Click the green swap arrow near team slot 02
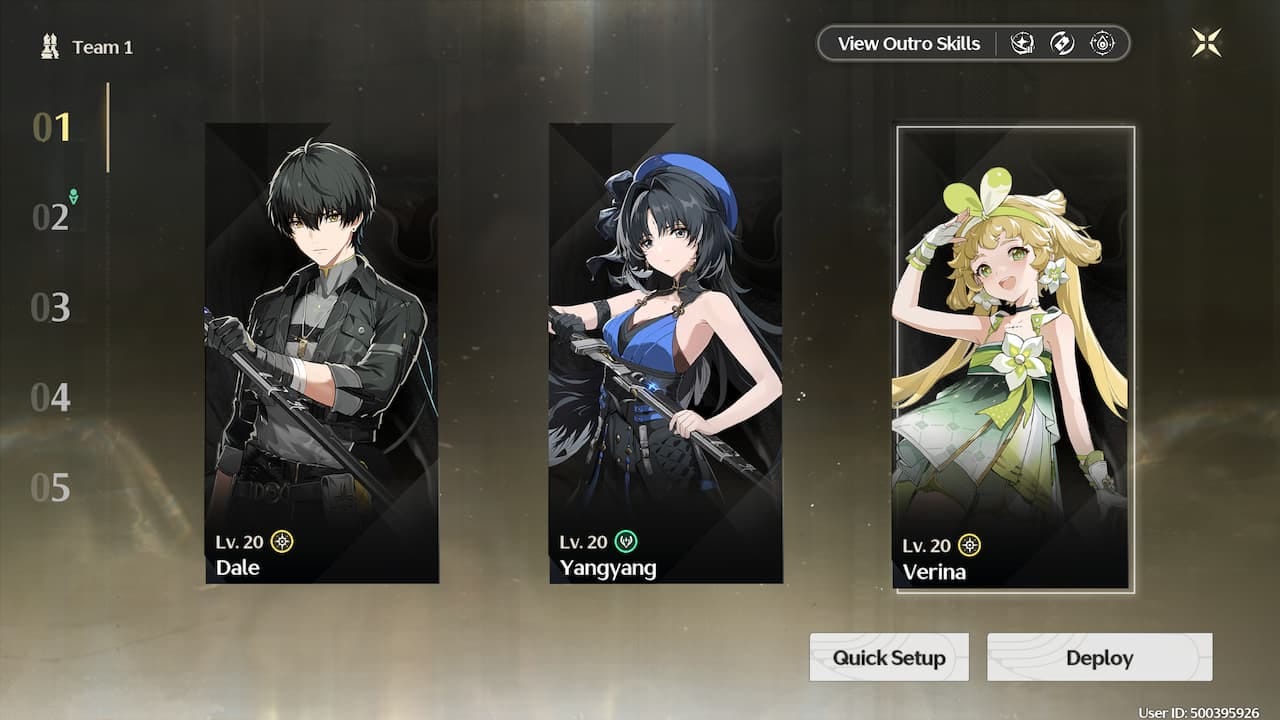Viewport: 1280px width, 720px height. [x=74, y=198]
